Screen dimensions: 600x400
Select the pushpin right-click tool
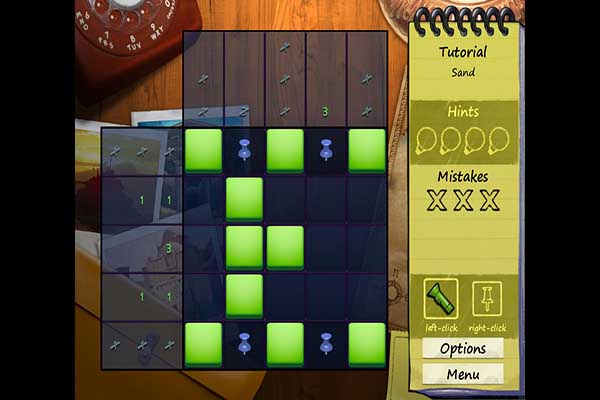click(x=488, y=295)
